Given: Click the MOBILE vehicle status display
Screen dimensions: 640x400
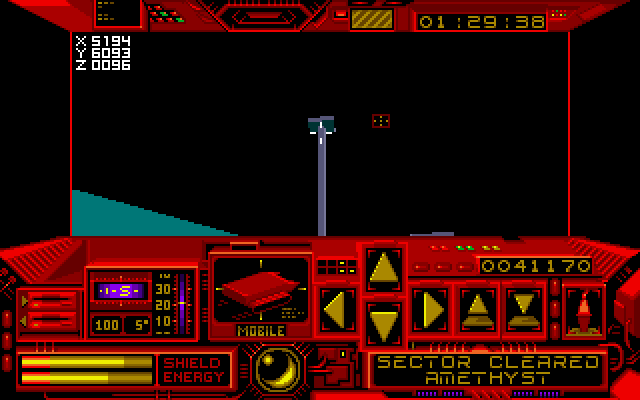Looking at the screenshot, I should click(260, 295).
